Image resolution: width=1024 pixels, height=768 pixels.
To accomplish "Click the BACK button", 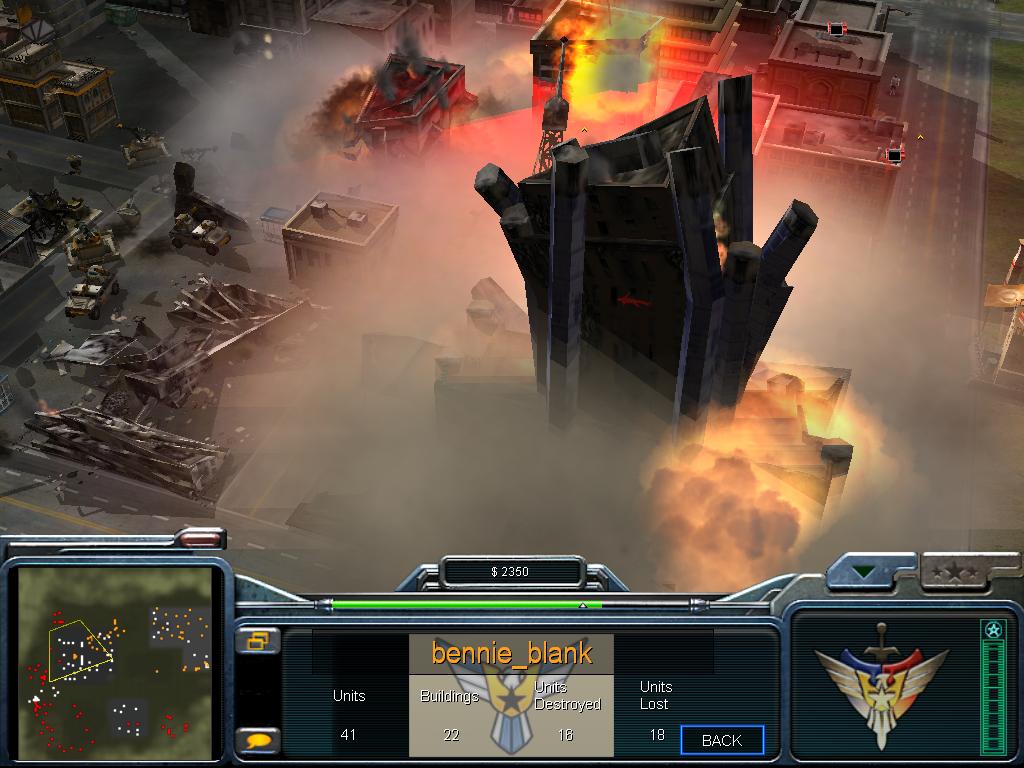I will pos(722,740).
